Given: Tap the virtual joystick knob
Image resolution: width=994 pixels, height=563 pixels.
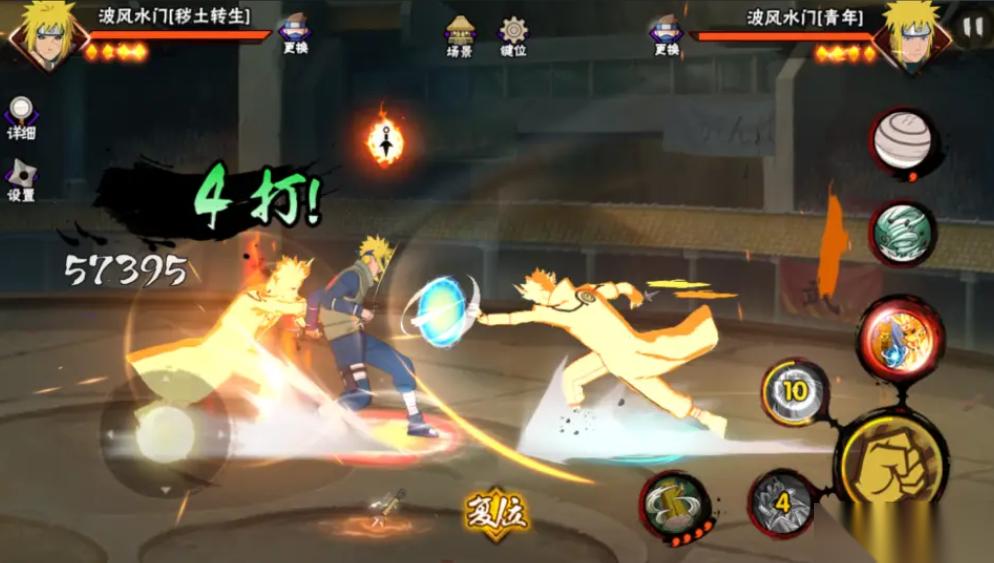Looking at the screenshot, I should point(164,432).
